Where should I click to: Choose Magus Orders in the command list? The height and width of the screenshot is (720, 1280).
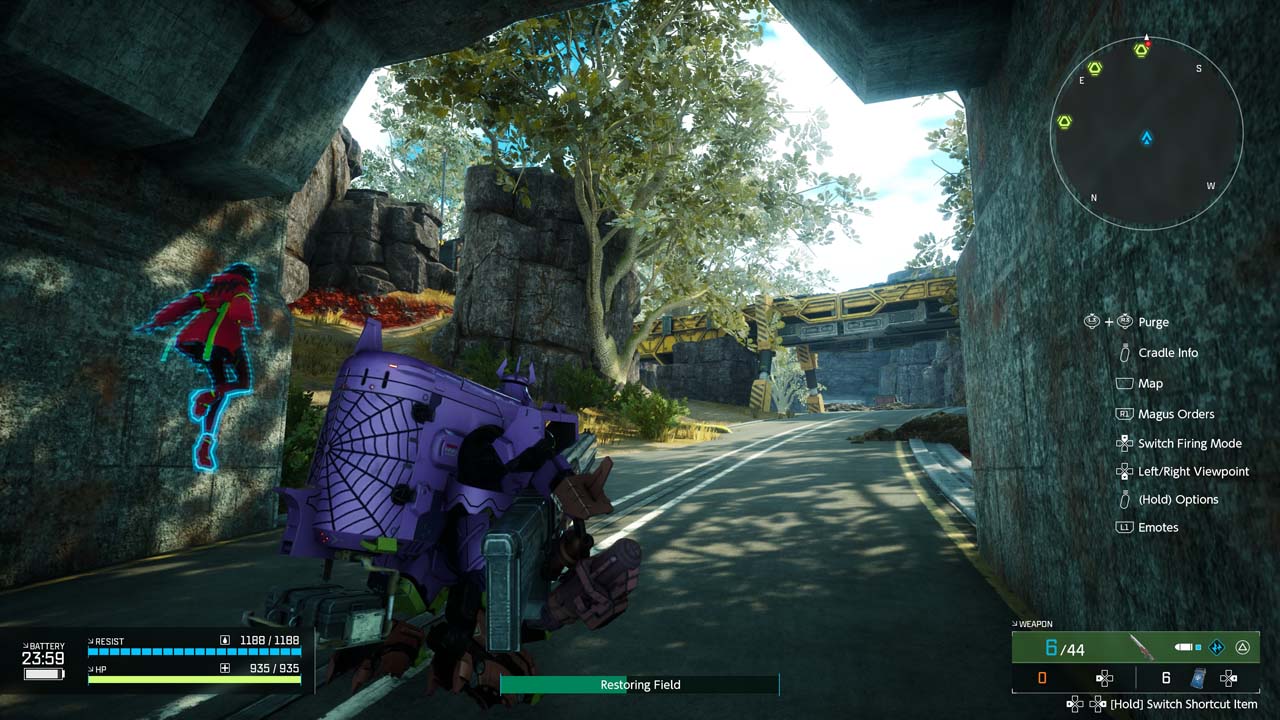[1175, 414]
